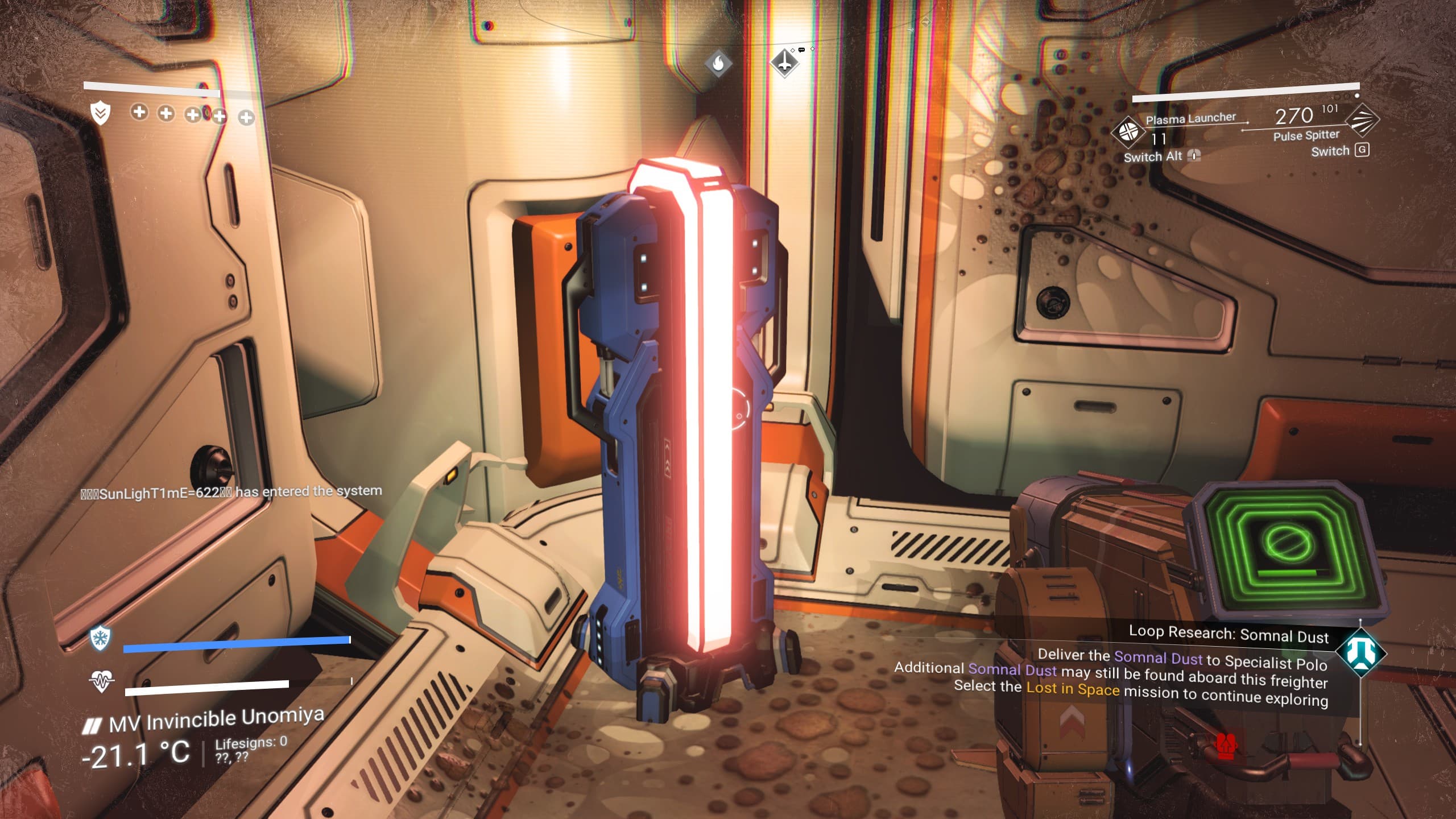1456x819 pixels.
Task: Click the snowflake hazard protection icon
Action: 101,637
